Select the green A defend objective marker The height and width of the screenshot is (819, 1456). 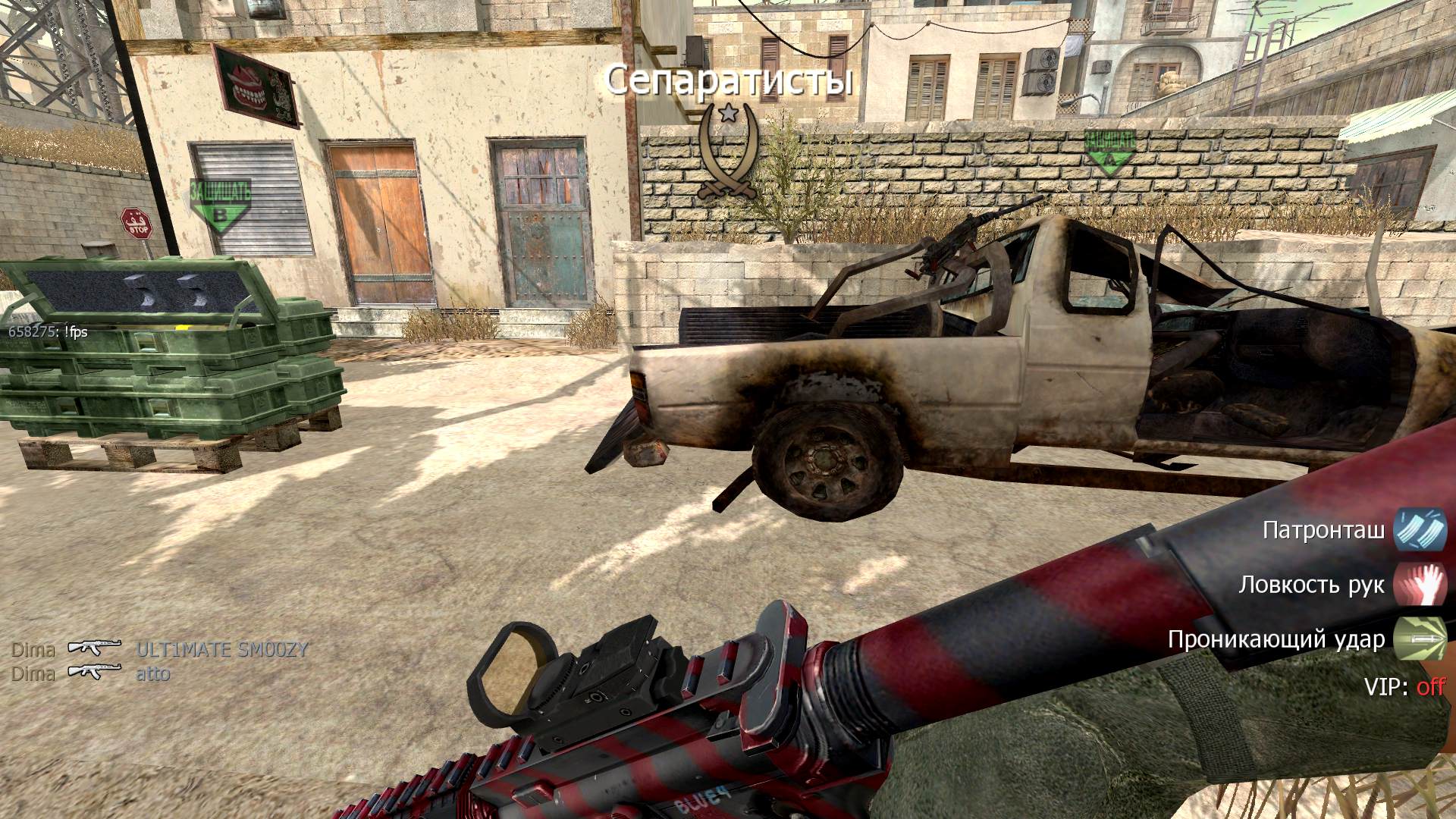click(1109, 152)
